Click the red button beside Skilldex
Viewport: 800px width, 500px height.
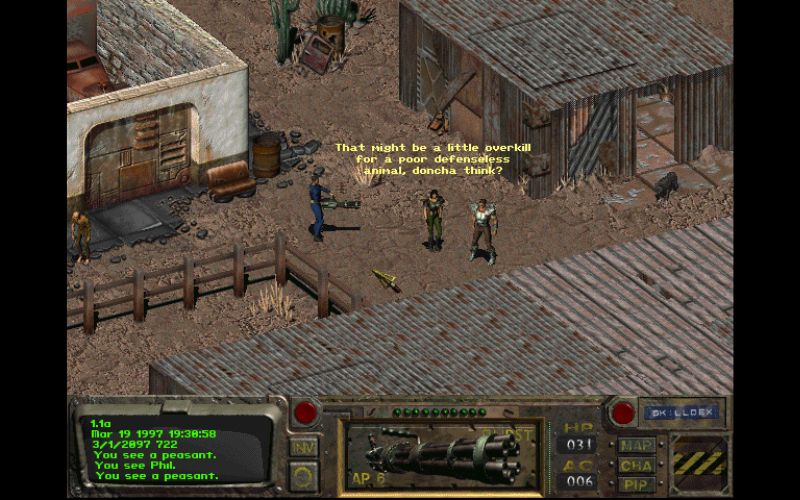point(624,411)
